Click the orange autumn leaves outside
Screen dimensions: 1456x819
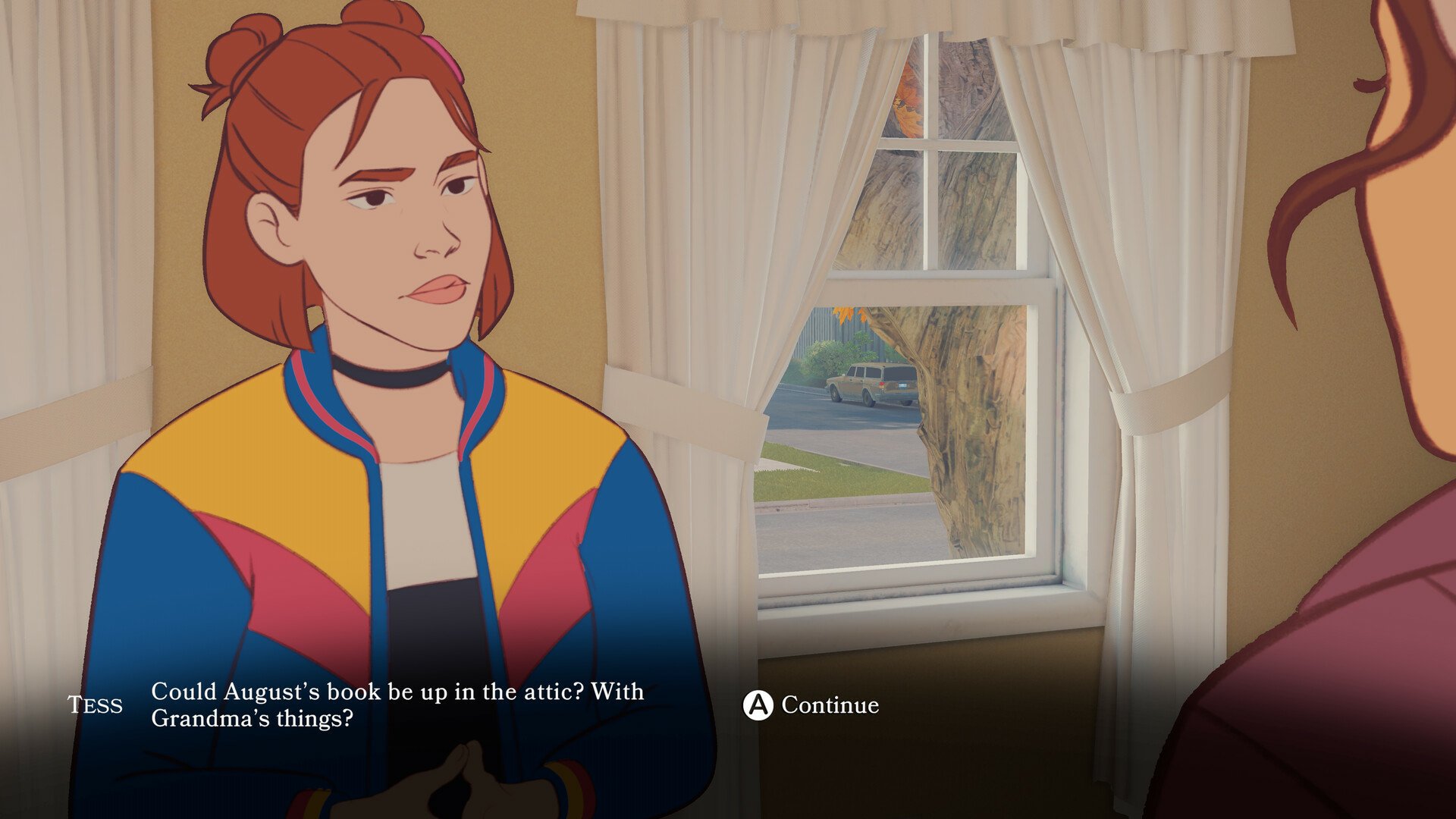click(910, 99)
